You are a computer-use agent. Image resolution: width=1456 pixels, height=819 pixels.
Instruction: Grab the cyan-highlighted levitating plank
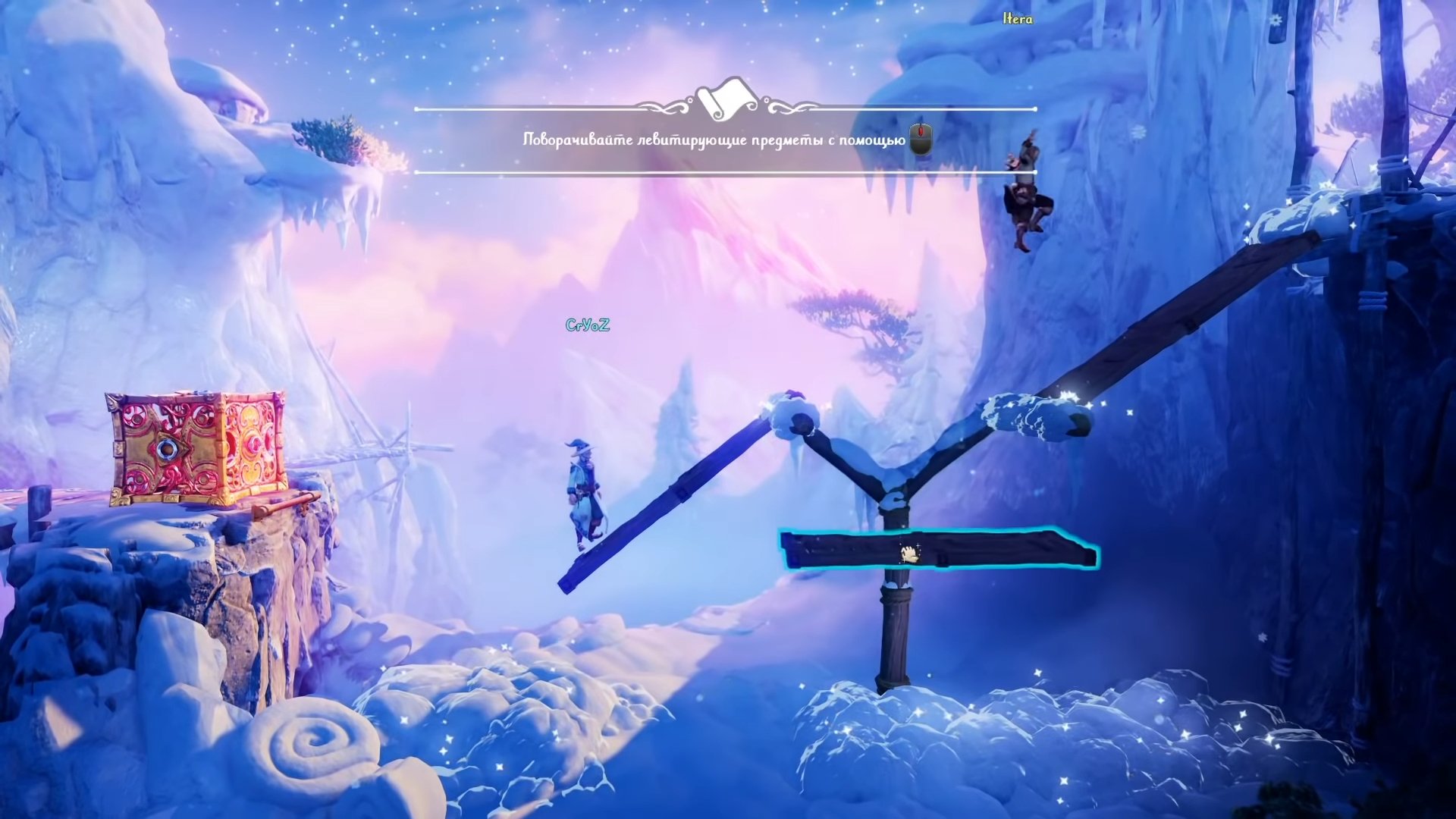click(937, 550)
